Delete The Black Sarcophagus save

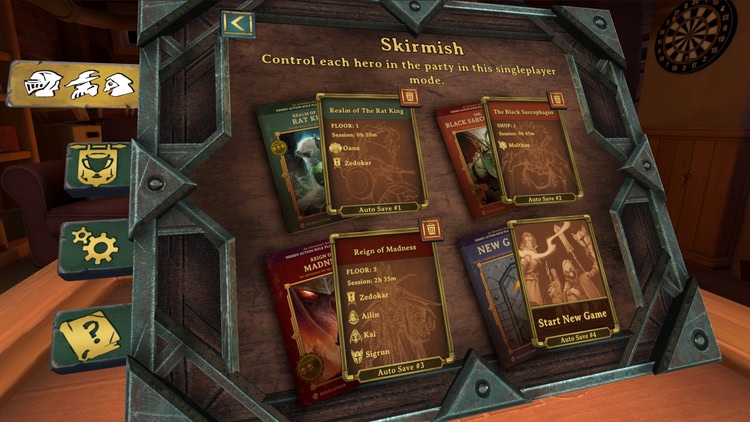(556, 99)
